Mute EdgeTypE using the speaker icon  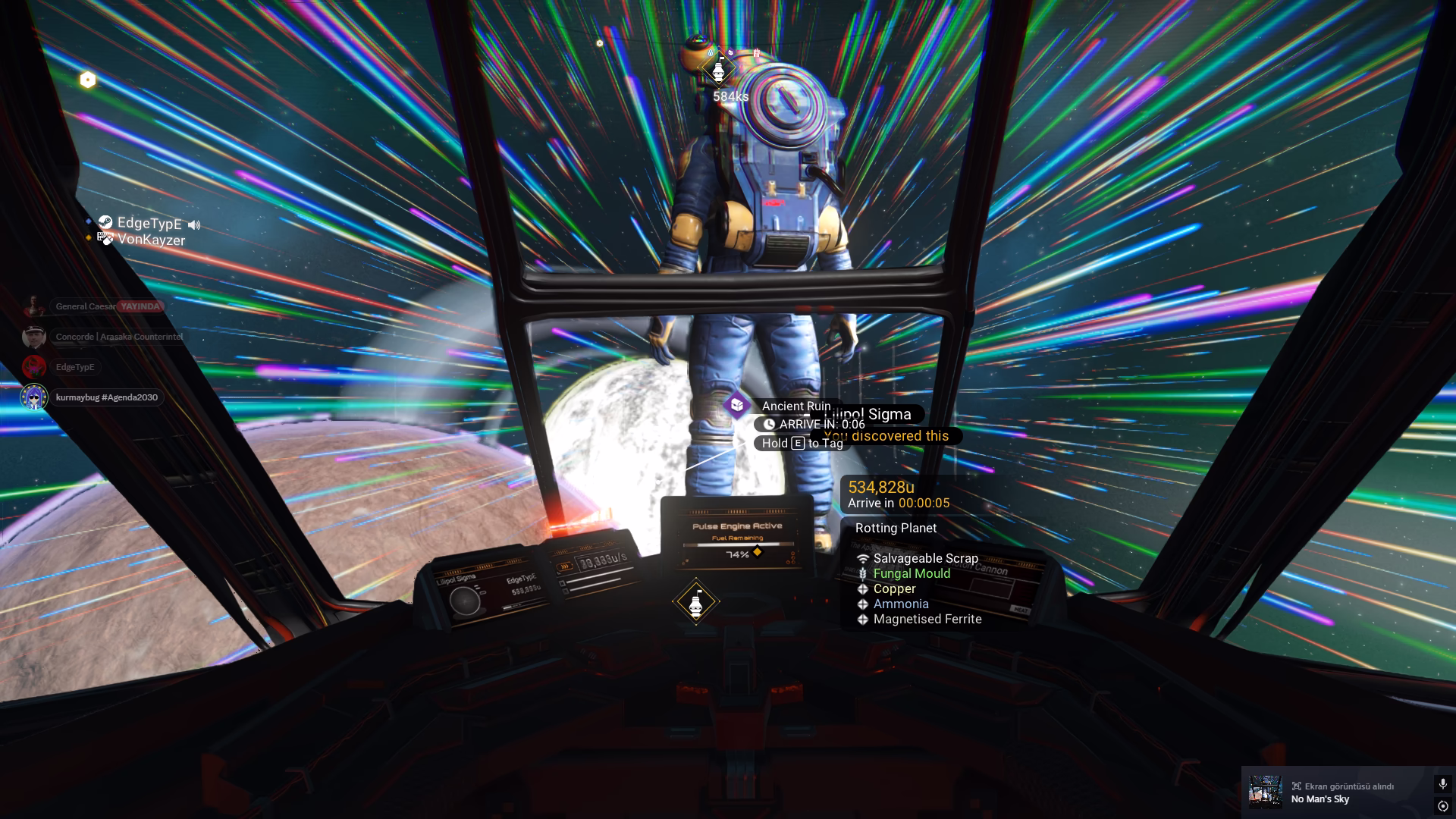(x=194, y=224)
